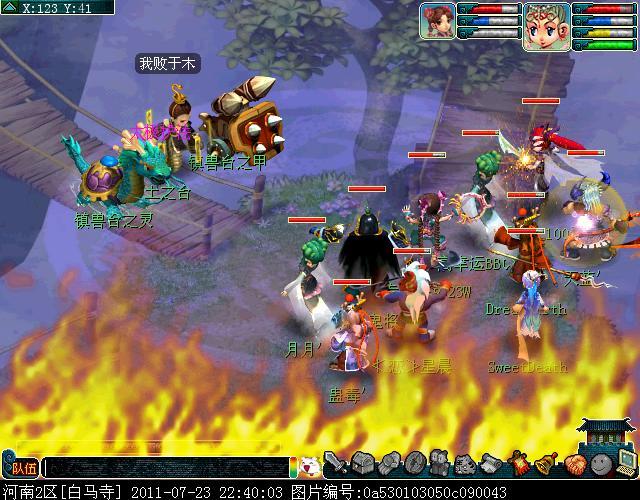Viewport: 640px width, 500px height.
Task: Open the two-figures team icon
Action: (x=440, y=464)
